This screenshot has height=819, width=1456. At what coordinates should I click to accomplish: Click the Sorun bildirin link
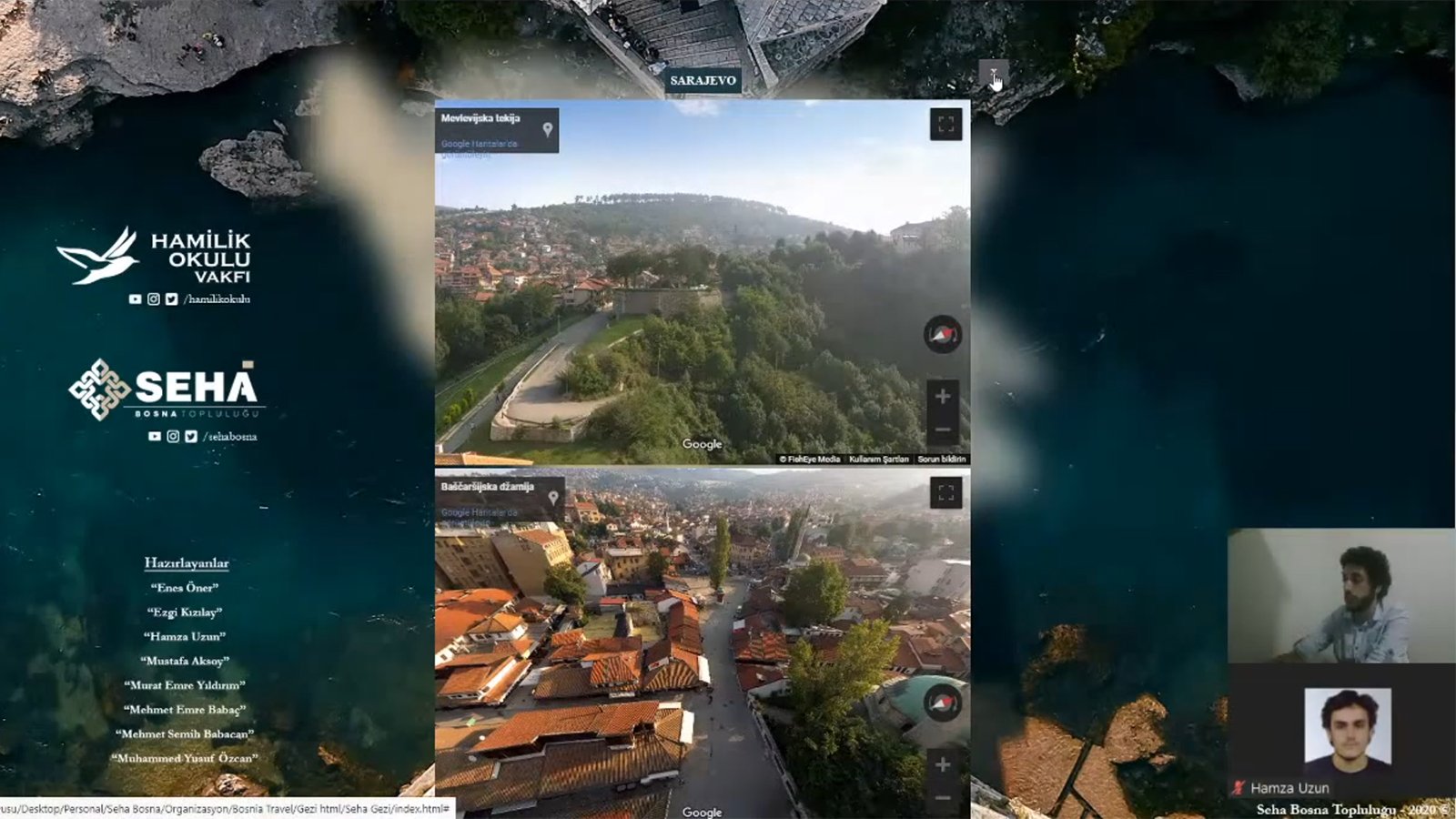[941, 460]
